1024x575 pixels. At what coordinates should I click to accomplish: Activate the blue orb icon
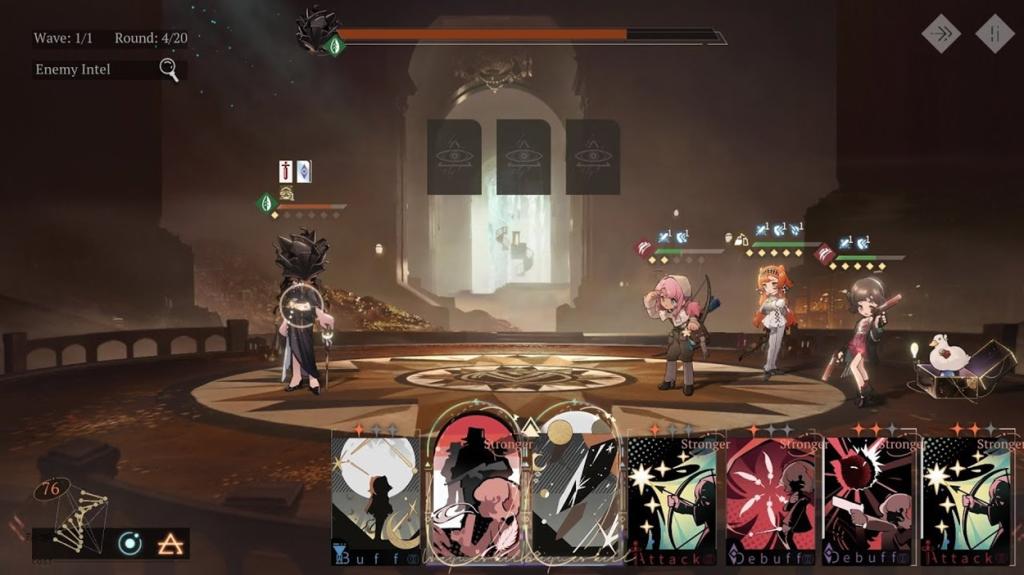pyautogui.click(x=130, y=543)
